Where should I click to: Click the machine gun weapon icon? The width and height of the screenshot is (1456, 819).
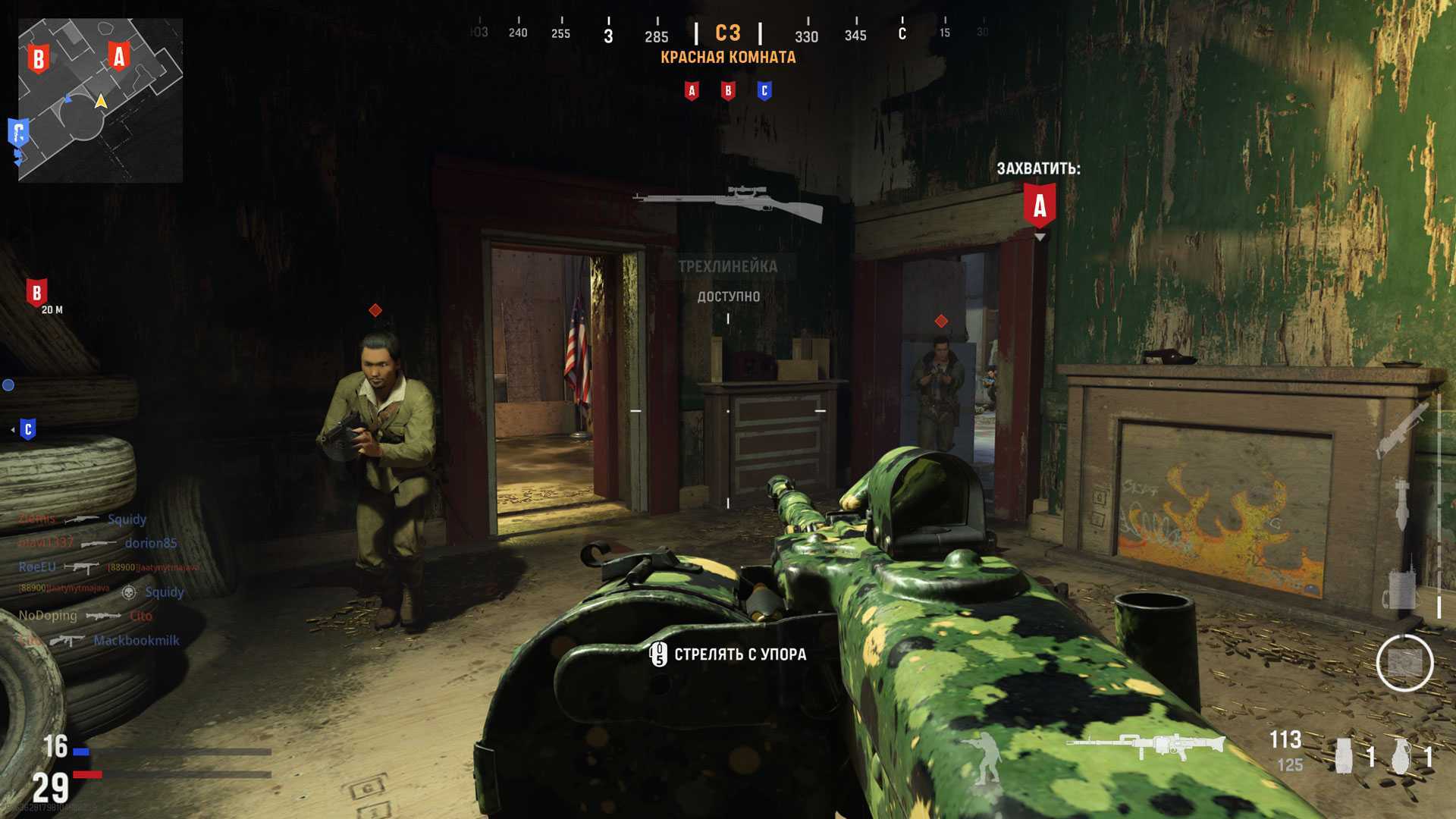[1145, 745]
